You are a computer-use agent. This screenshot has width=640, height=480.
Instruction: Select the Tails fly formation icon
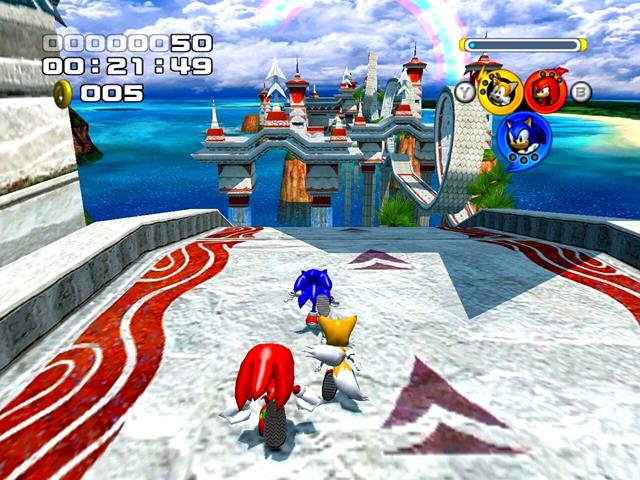point(499,91)
